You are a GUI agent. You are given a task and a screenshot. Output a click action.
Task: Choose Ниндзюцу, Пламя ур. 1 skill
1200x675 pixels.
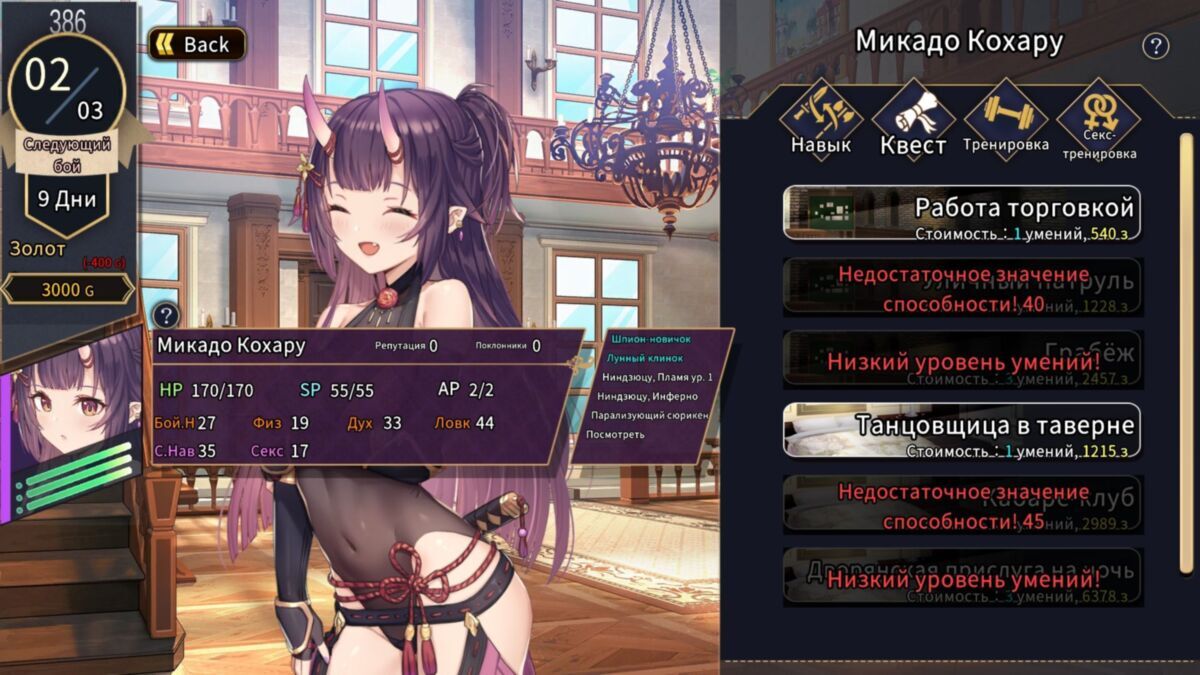pyautogui.click(x=657, y=377)
